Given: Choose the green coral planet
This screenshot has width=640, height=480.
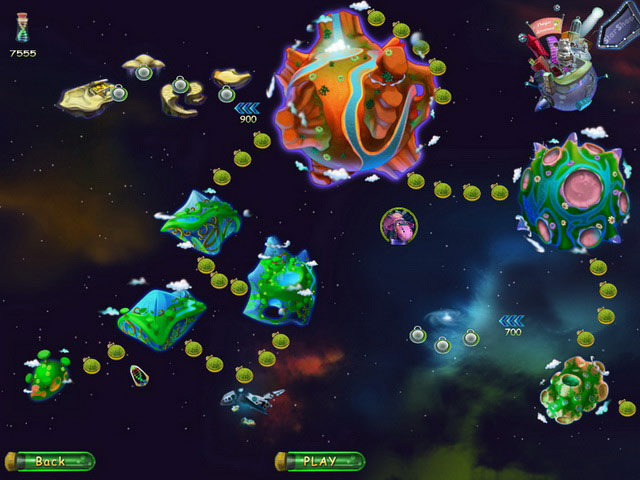Looking at the screenshot, I should click(573, 389).
